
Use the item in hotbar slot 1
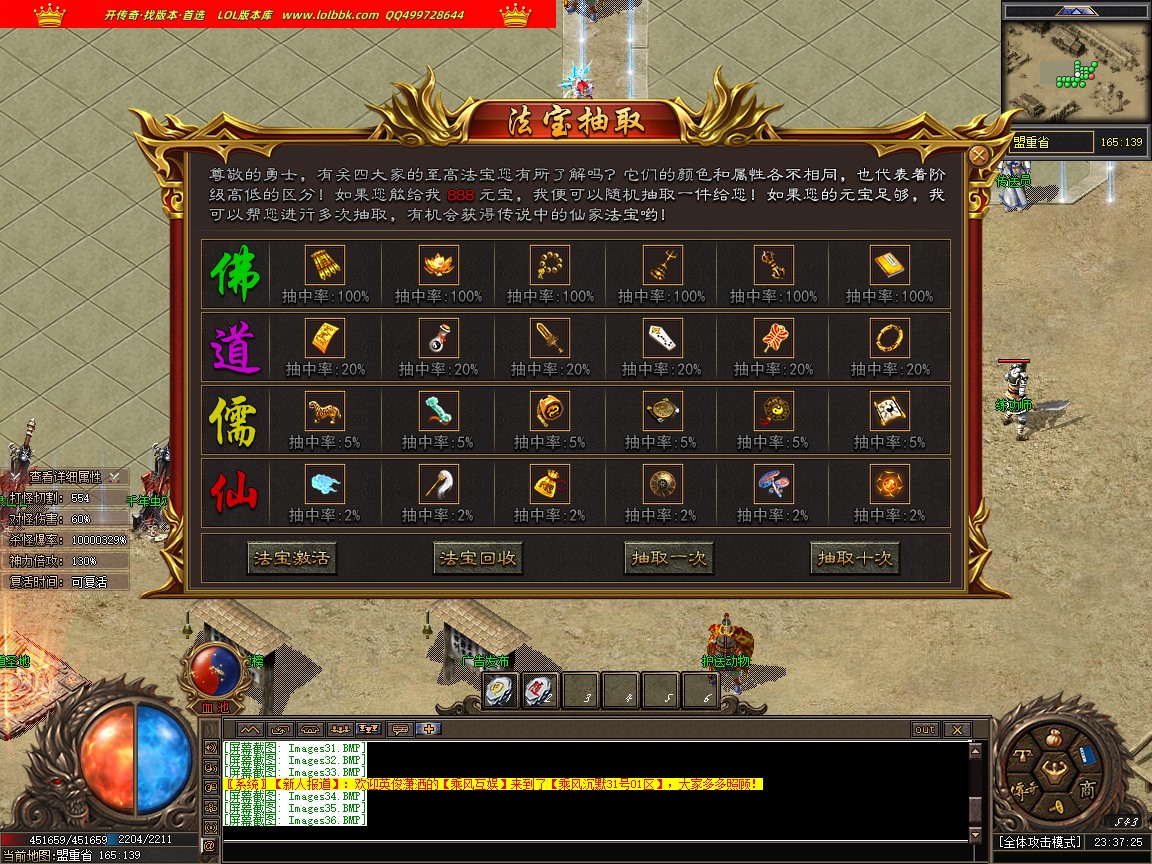[501, 690]
